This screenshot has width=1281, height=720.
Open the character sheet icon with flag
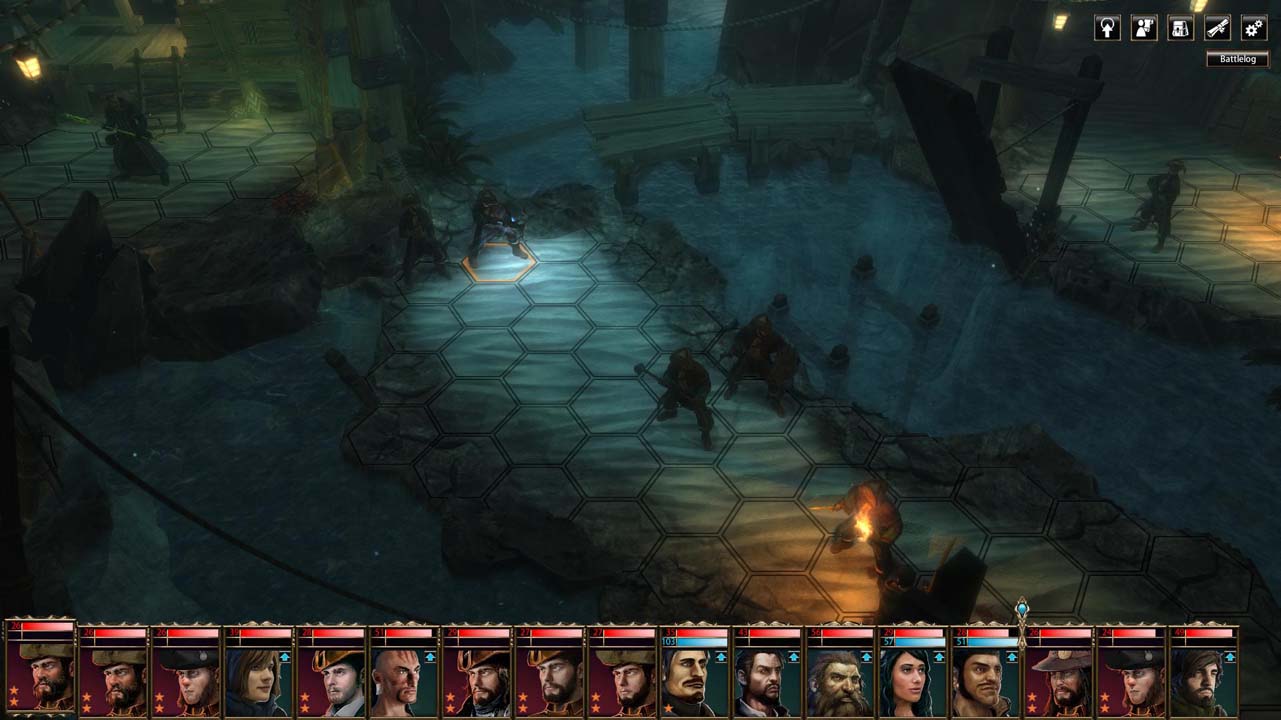pos(1144,28)
